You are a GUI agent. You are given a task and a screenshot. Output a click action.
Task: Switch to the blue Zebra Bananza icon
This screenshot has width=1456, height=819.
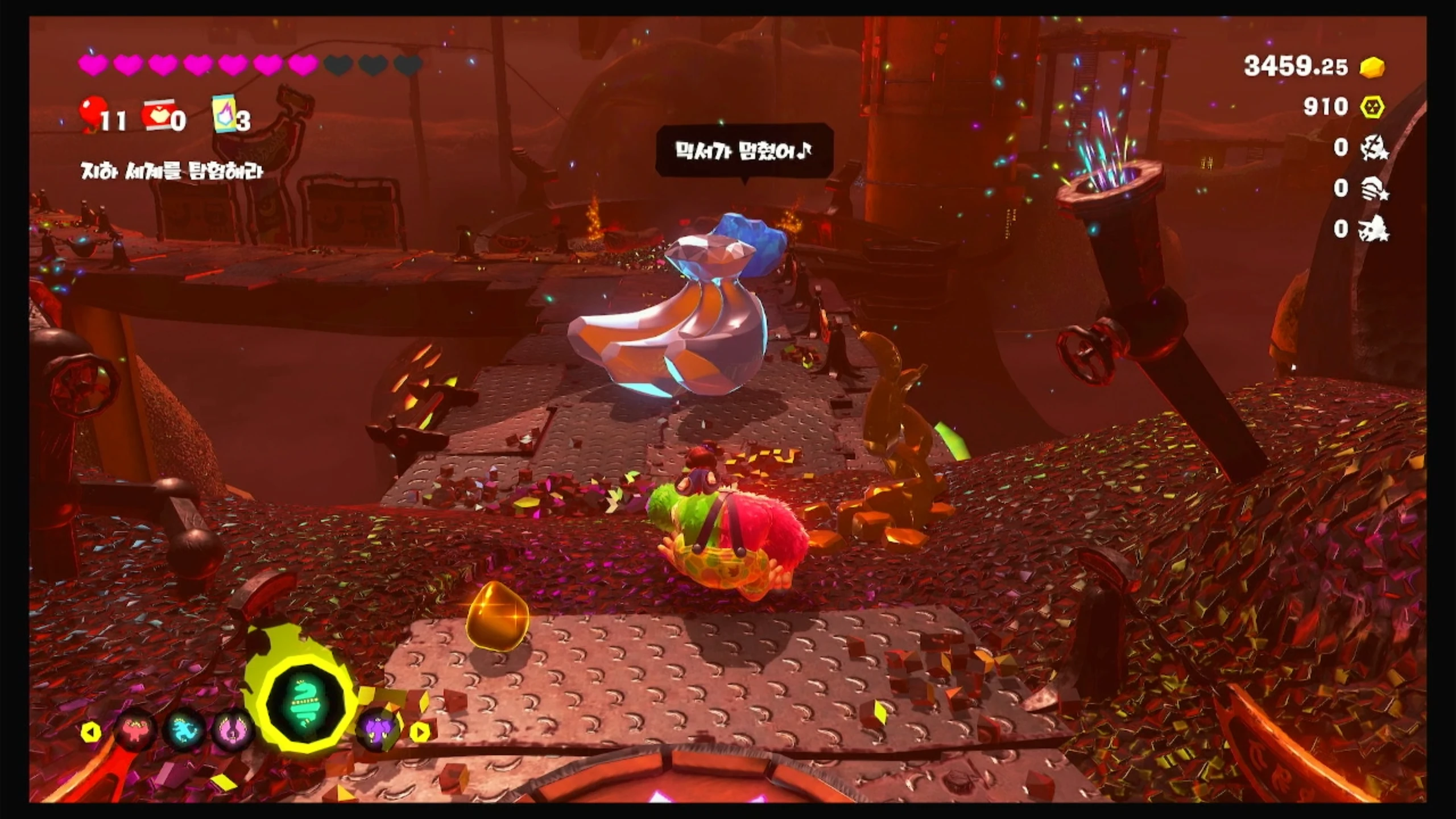[x=184, y=730]
